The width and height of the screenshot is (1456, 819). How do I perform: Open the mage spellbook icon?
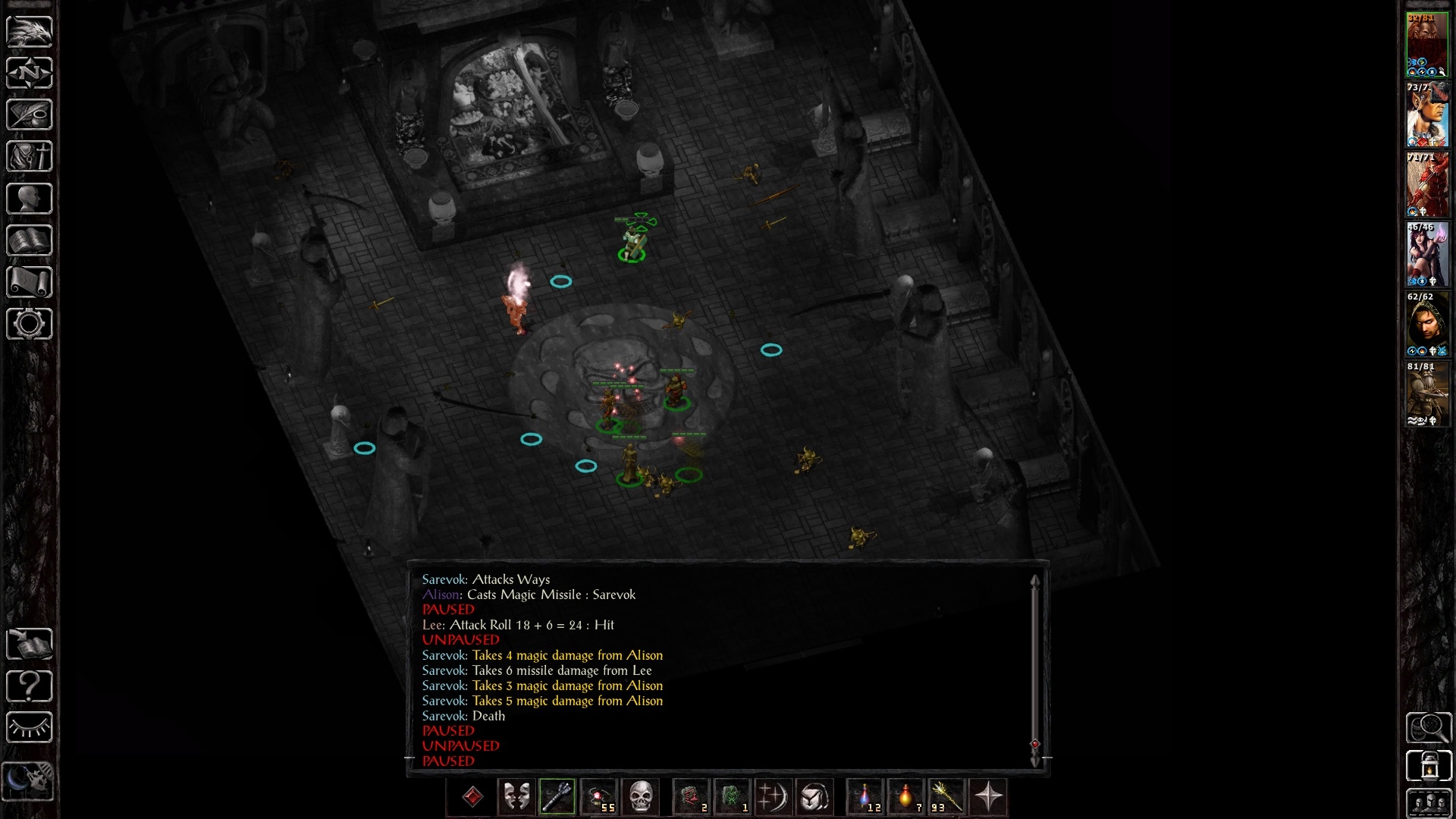(30, 240)
